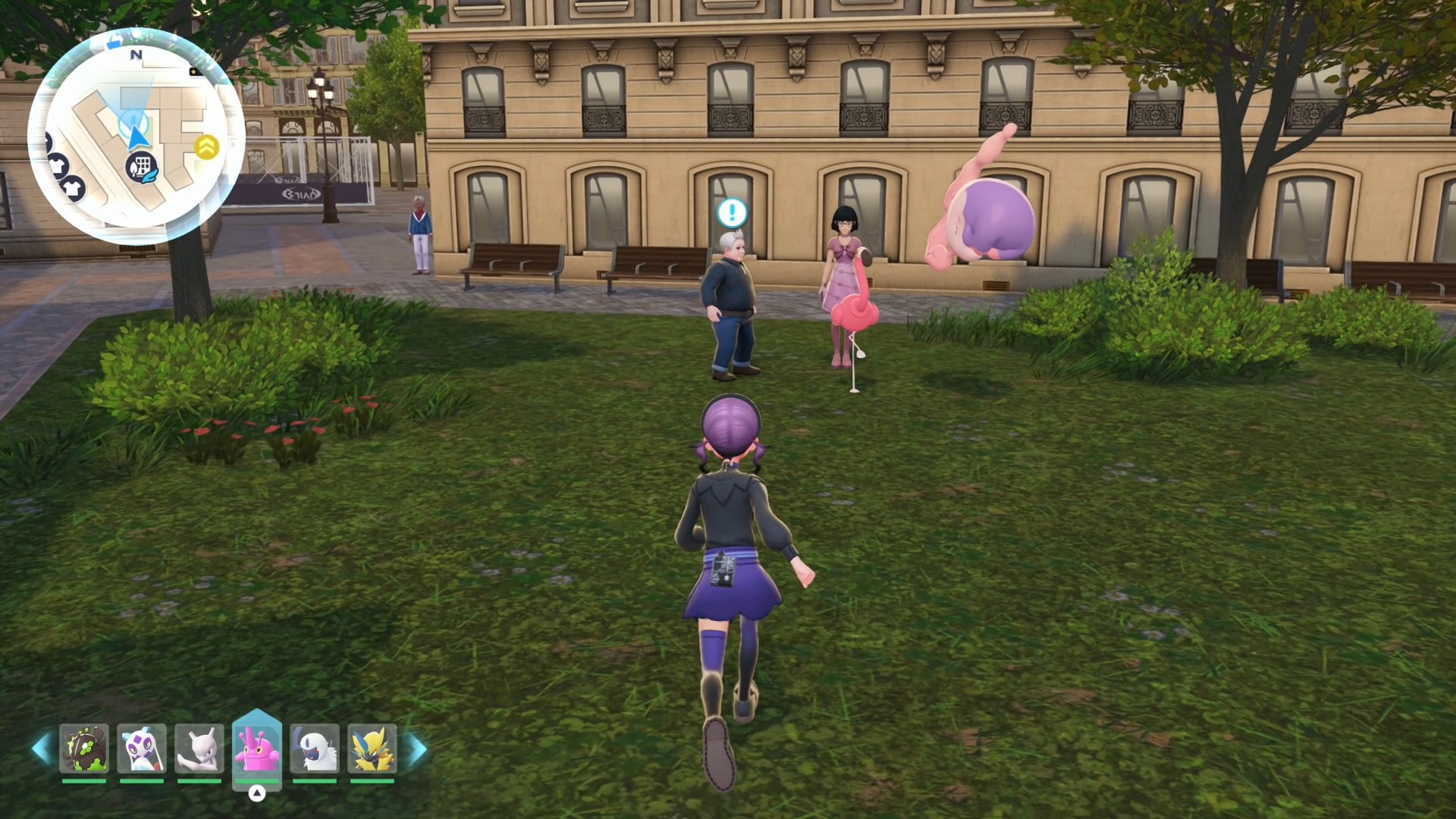Open the circular minimap
Image resolution: width=1456 pixels, height=819 pixels.
pyautogui.click(x=136, y=136)
